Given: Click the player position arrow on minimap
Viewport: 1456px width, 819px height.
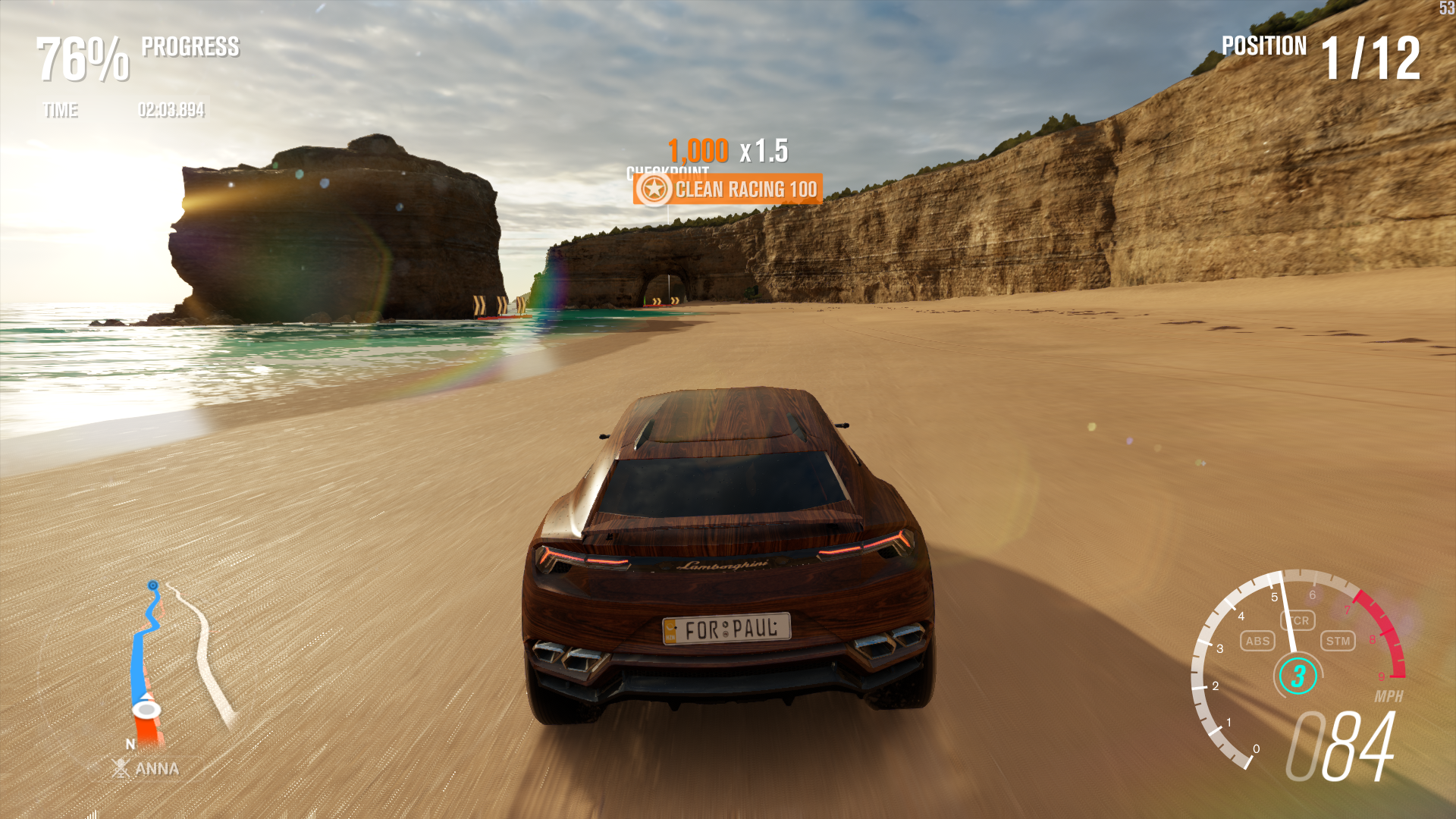Looking at the screenshot, I should click(x=146, y=707).
